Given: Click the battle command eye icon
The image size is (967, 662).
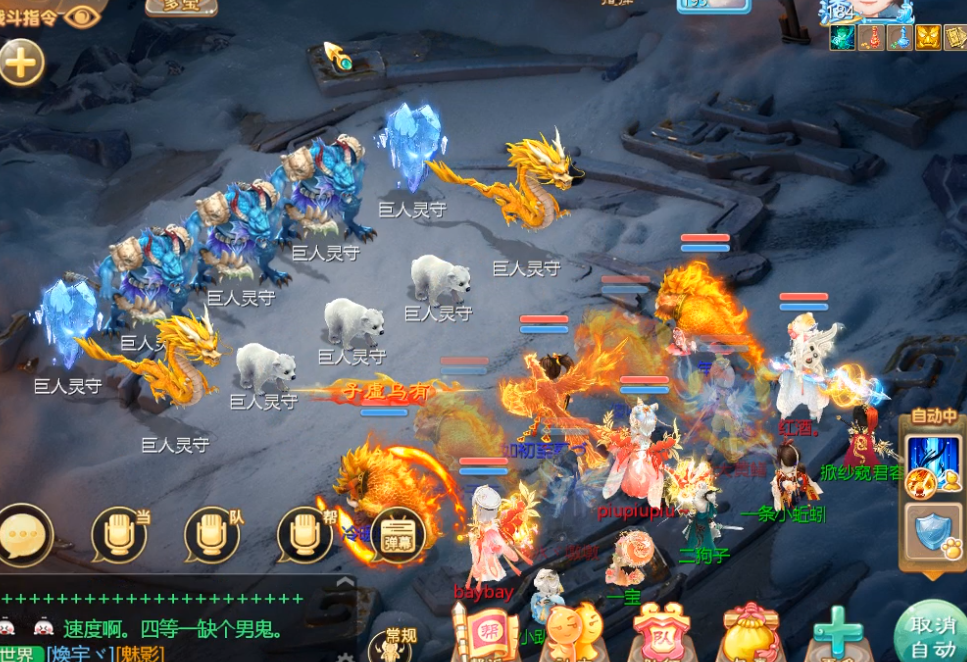Looking at the screenshot, I should [84, 15].
